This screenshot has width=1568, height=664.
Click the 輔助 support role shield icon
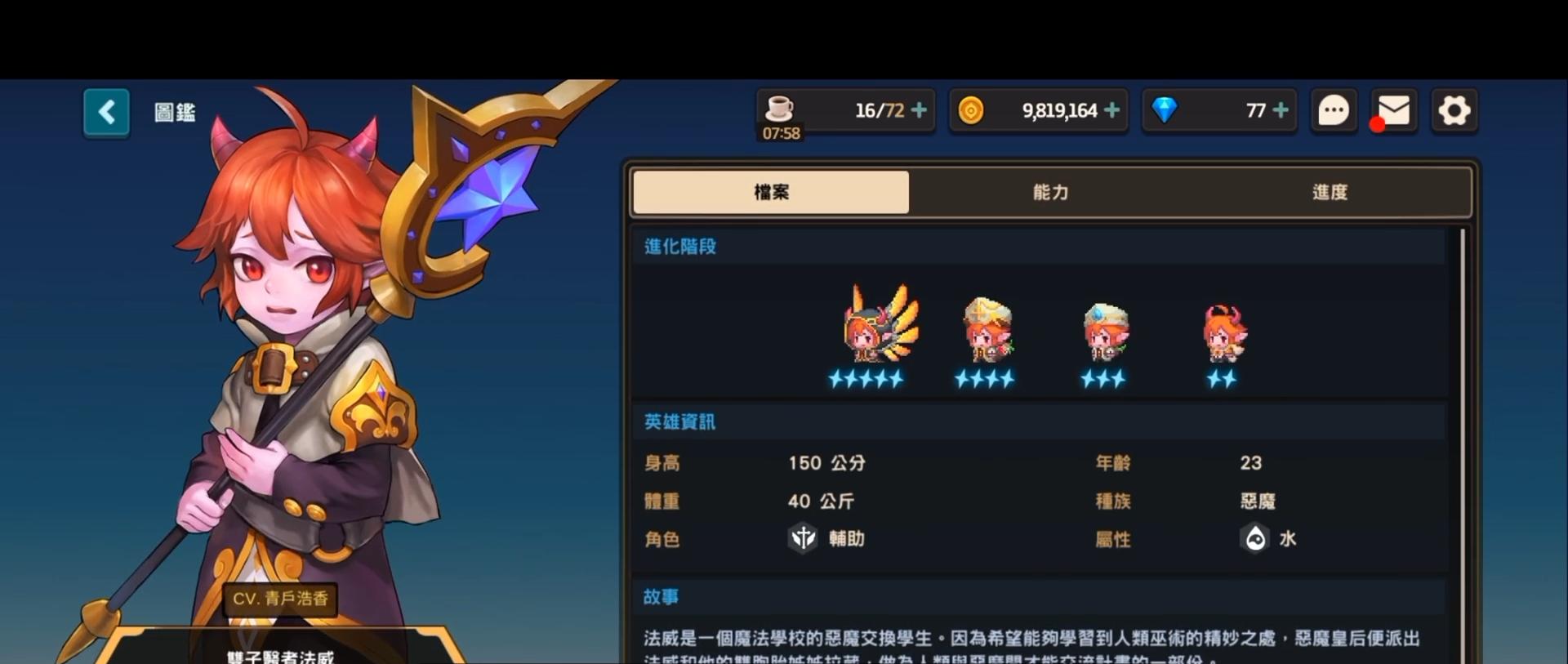[803, 539]
